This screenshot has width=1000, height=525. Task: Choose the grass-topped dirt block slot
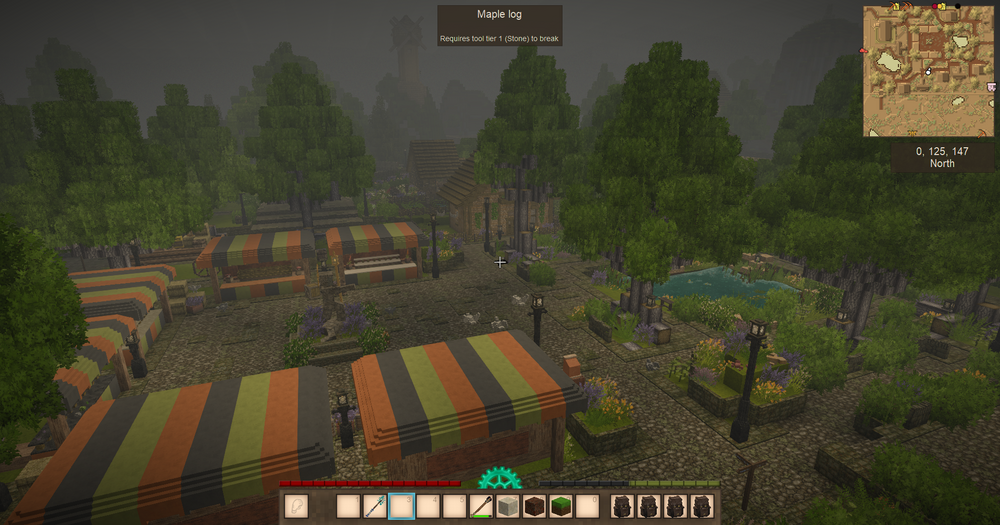pyautogui.click(x=561, y=507)
